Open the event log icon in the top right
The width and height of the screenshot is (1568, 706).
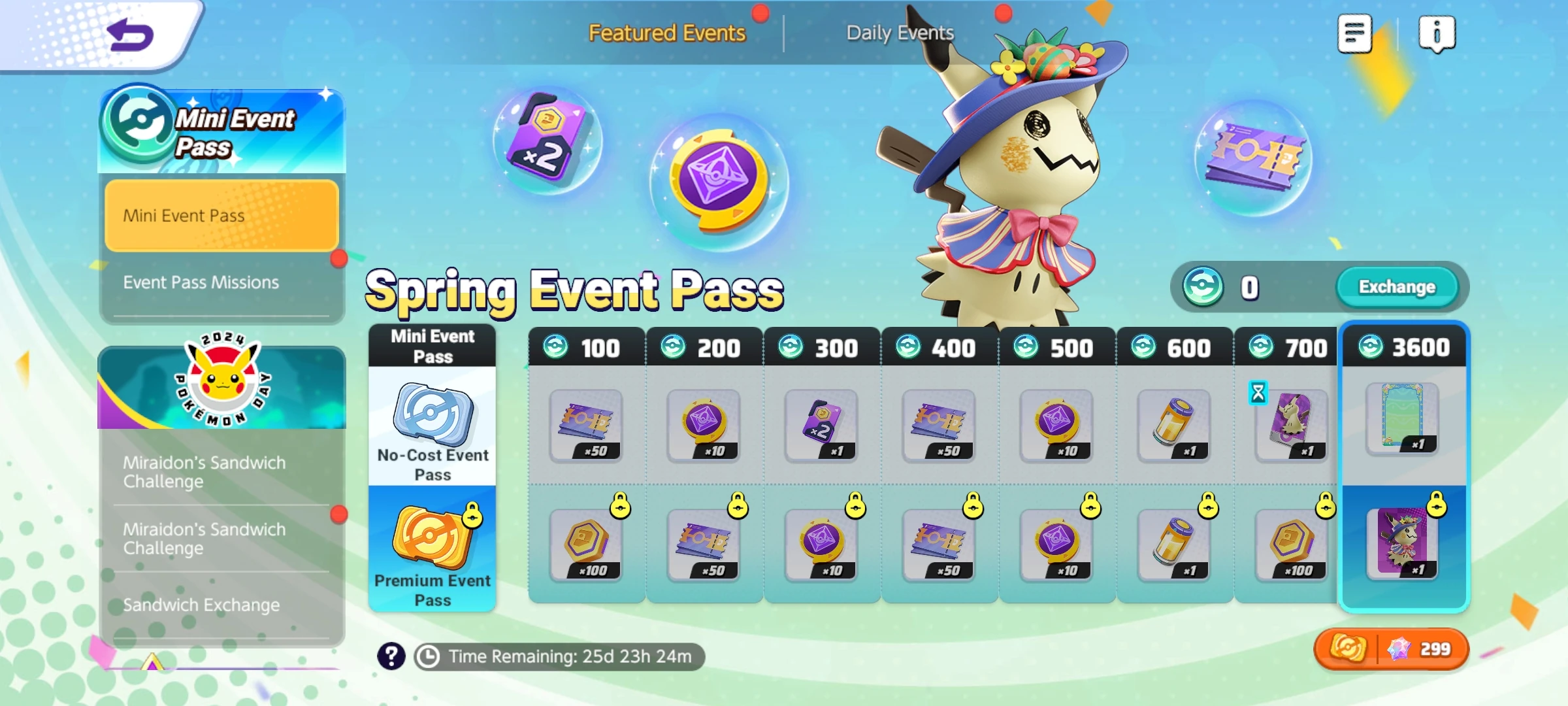(x=1354, y=34)
